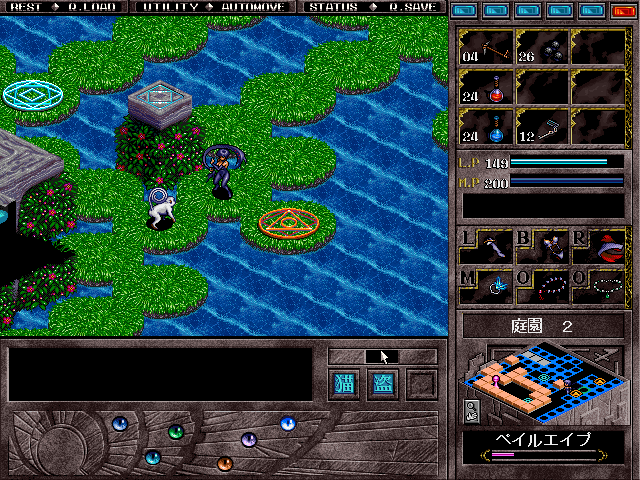Image resolution: width=640 pixels, height=480 pixels.
Task: Click the 盗 kanji button
Action: point(383,384)
